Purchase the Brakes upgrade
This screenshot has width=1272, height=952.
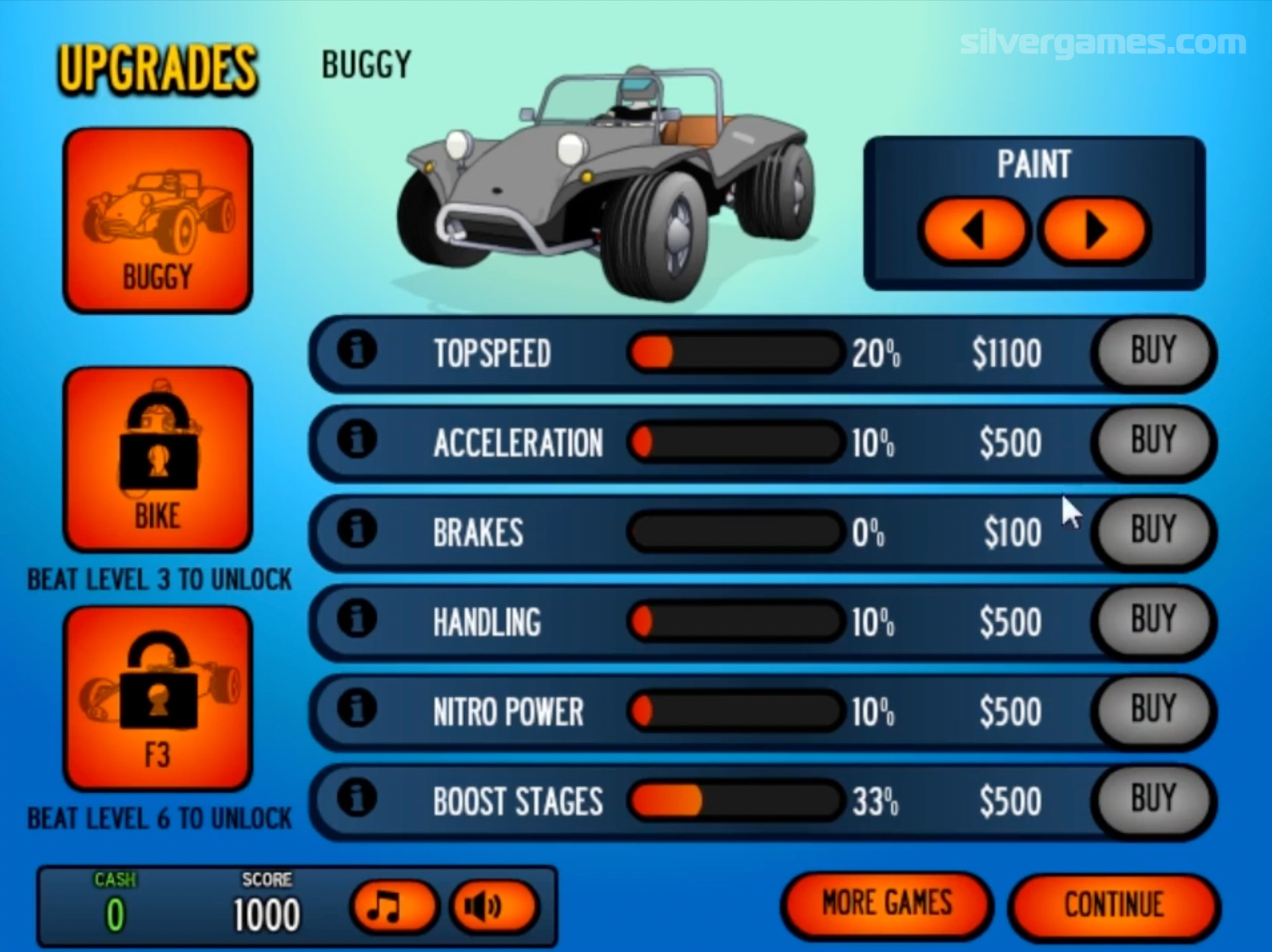(1152, 530)
